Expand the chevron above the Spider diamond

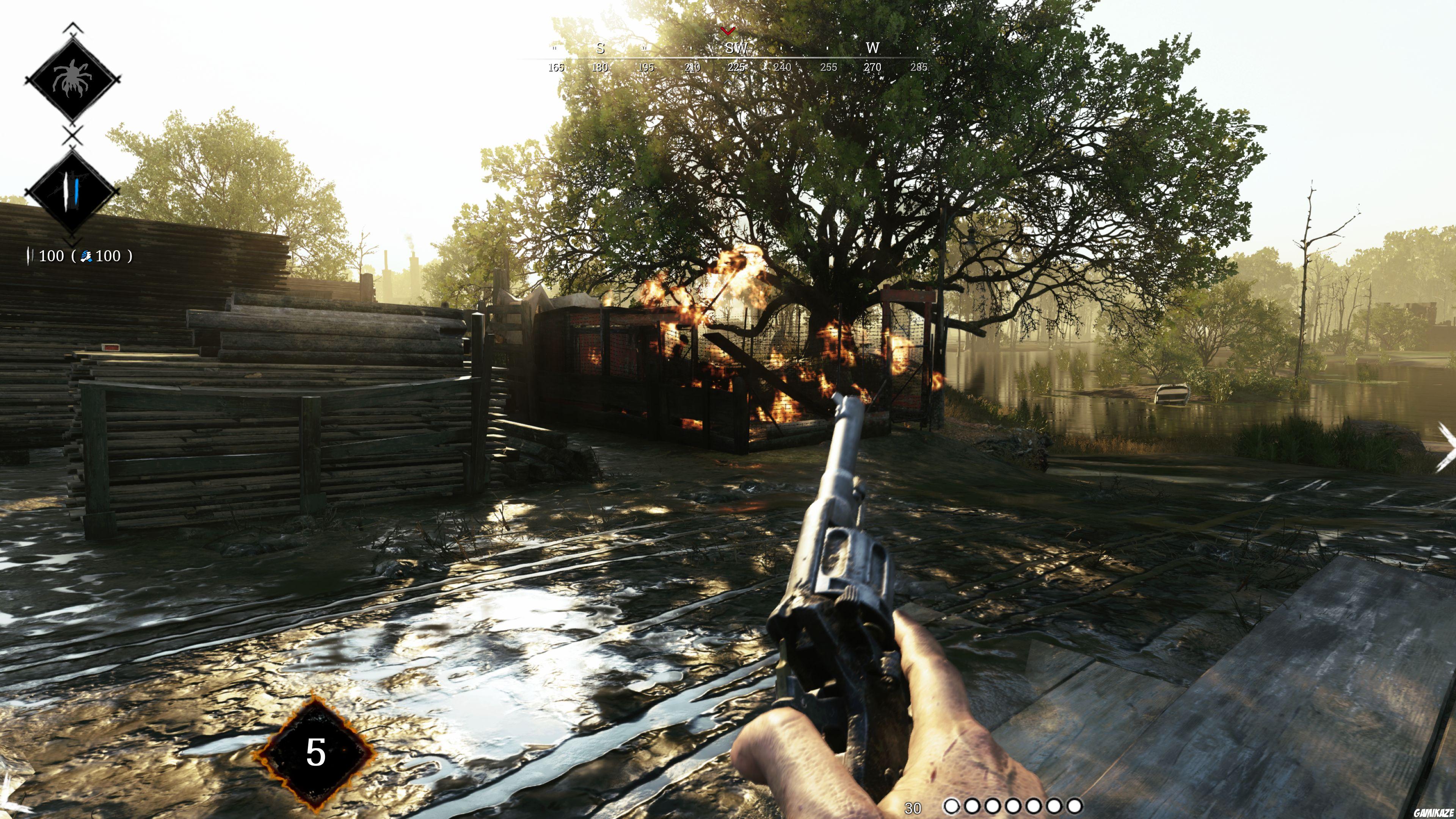72,25
